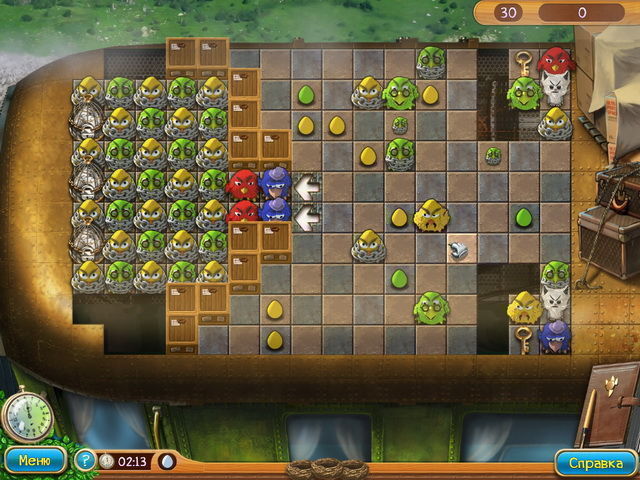
Task: Click the blue question mark icon
Action: coord(85,462)
